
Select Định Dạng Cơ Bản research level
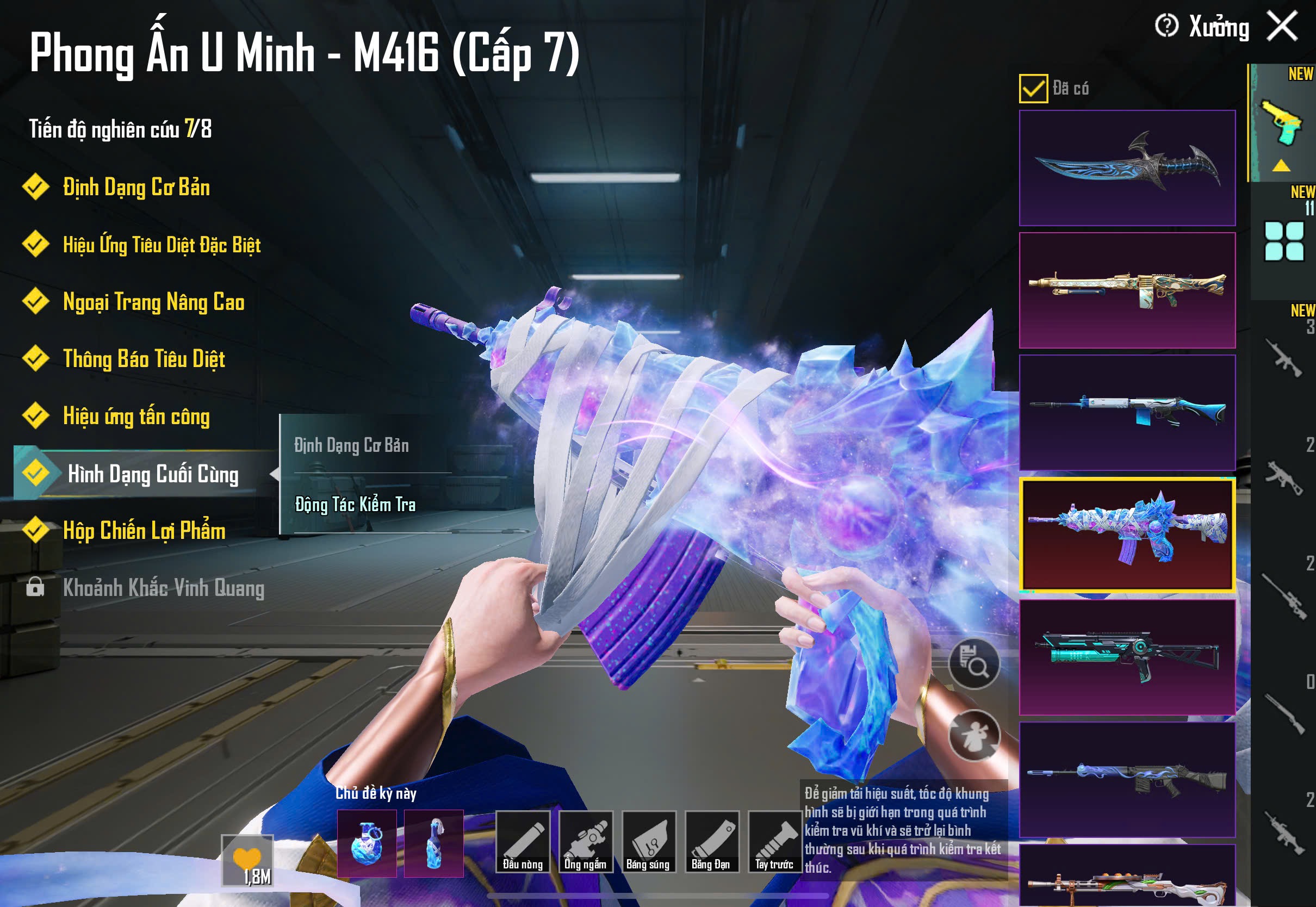click(136, 188)
